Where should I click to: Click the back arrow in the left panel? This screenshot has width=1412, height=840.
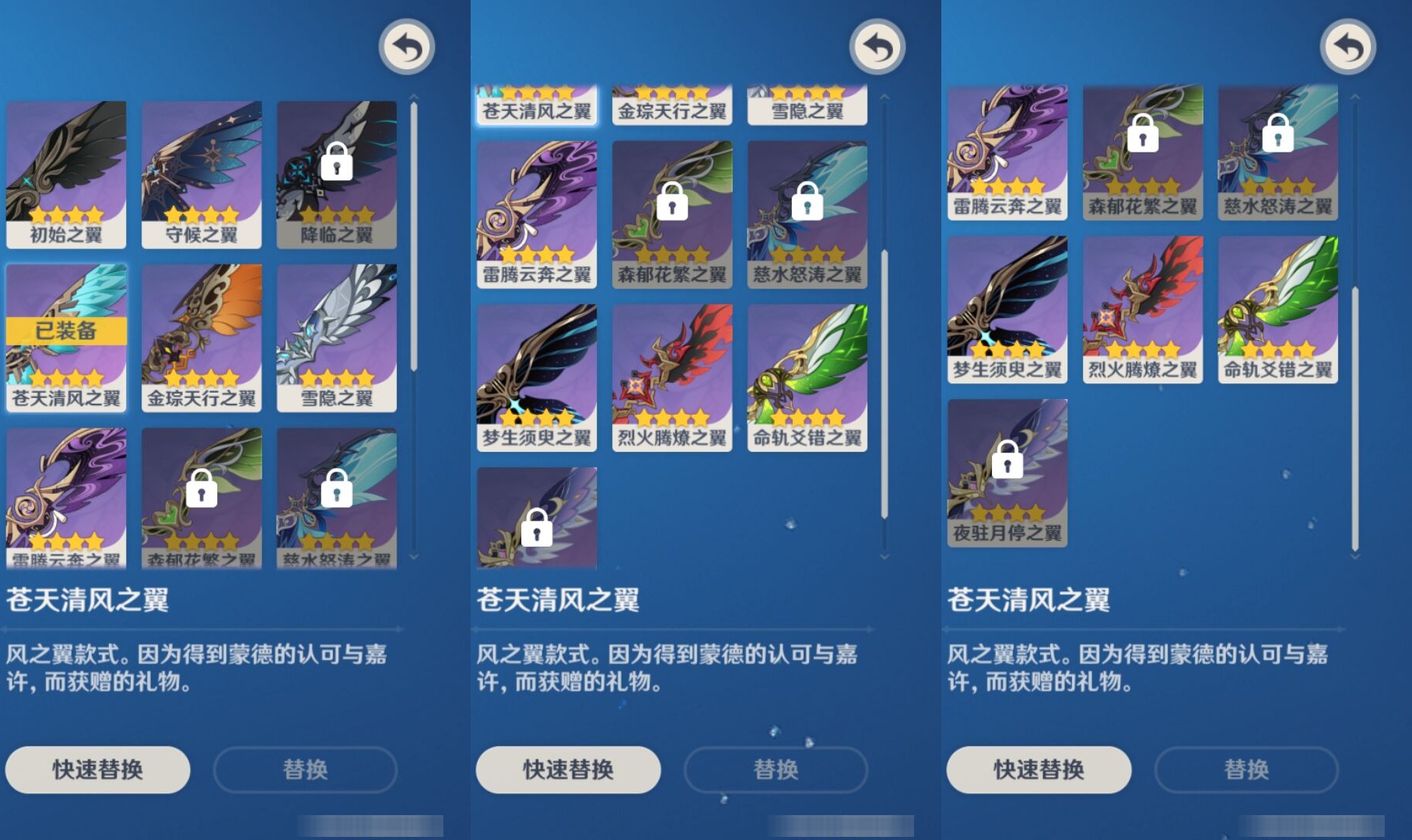coord(406,47)
